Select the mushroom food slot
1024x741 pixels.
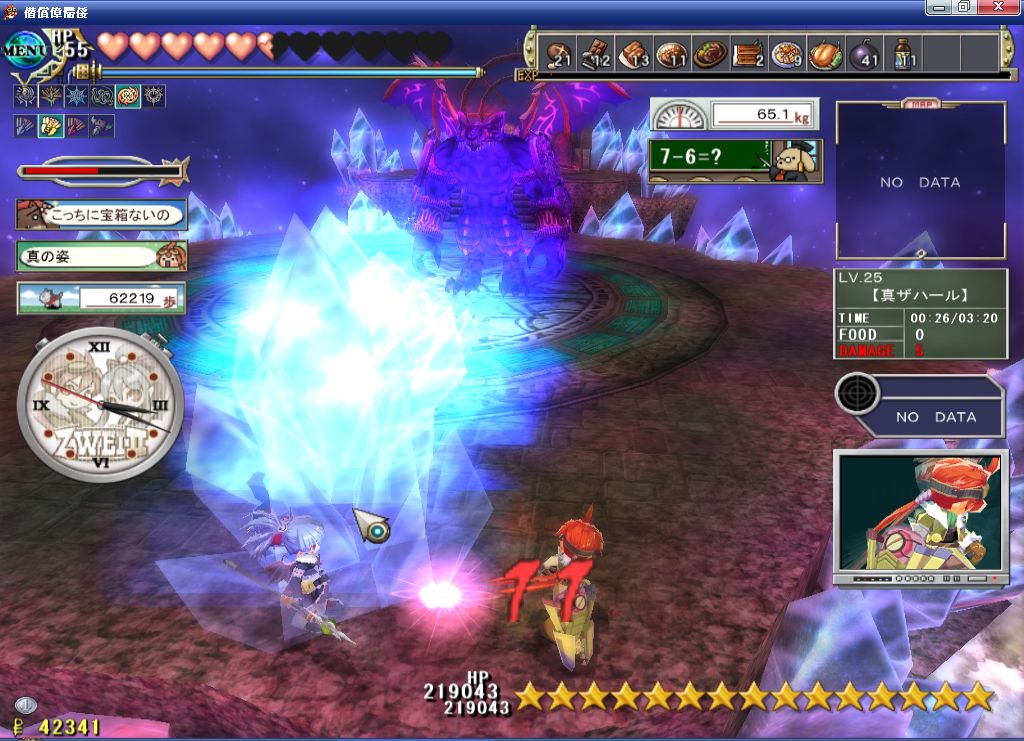(559, 54)
